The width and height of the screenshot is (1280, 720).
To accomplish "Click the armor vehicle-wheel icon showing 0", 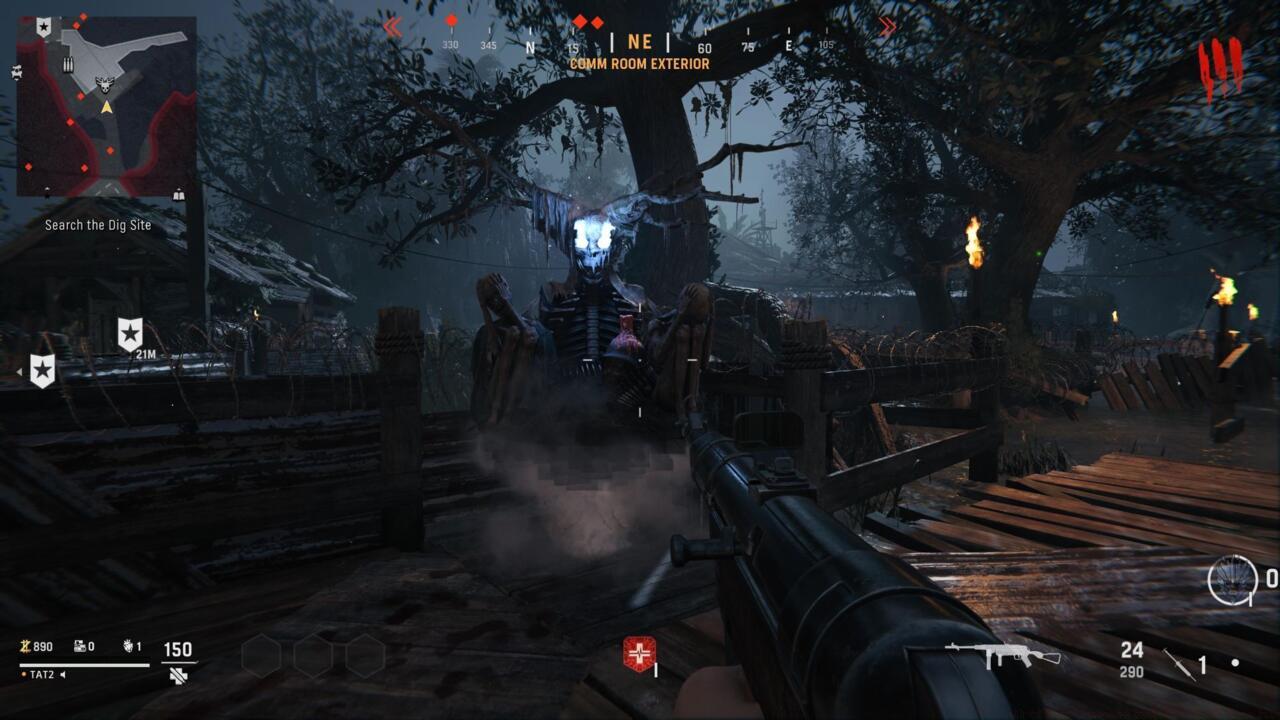I will point(1232,578).
